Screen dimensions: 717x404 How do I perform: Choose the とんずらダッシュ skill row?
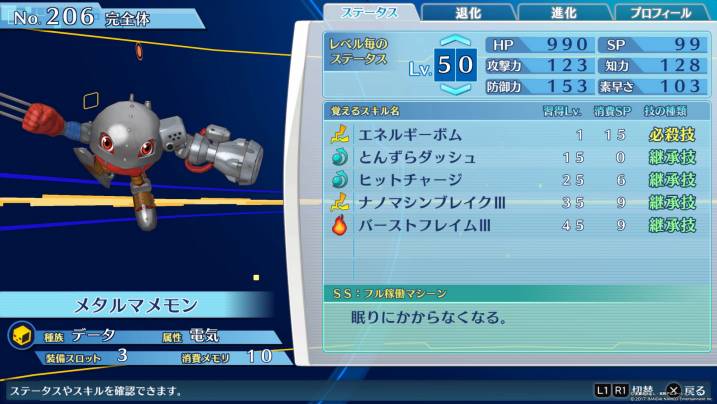click(514, 157)
